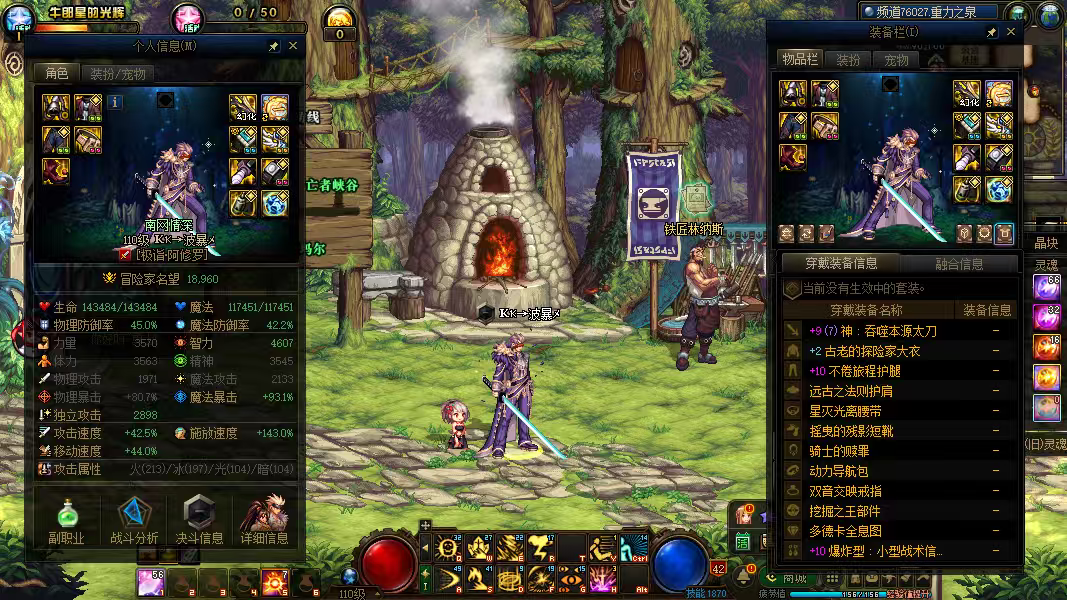Open the 副职业 button
The height and width of the screenshot is (600, 1067).
(x=66, y=519)
